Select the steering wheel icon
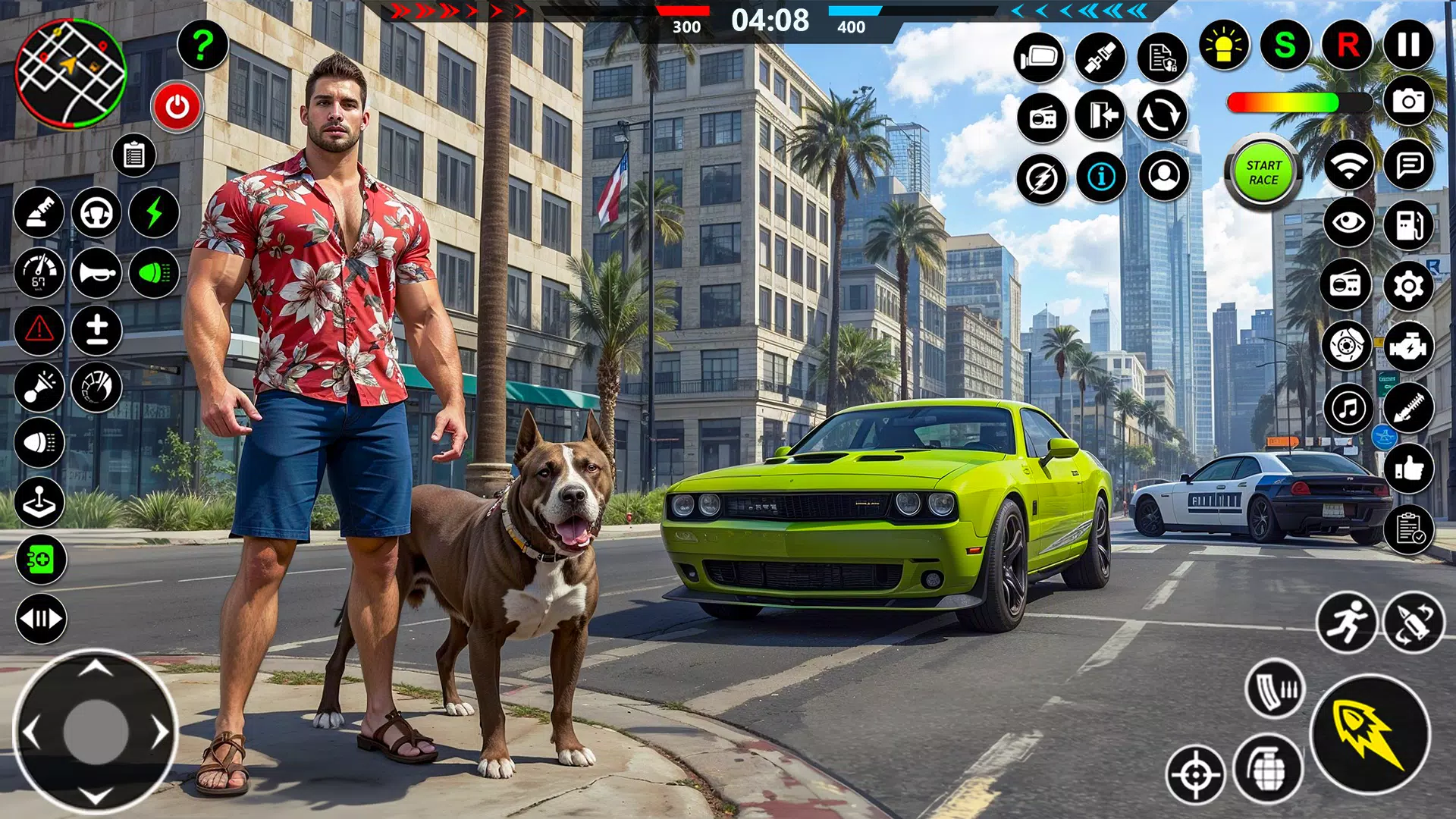Screen dimensions: 1456x819 click(97, 213)
